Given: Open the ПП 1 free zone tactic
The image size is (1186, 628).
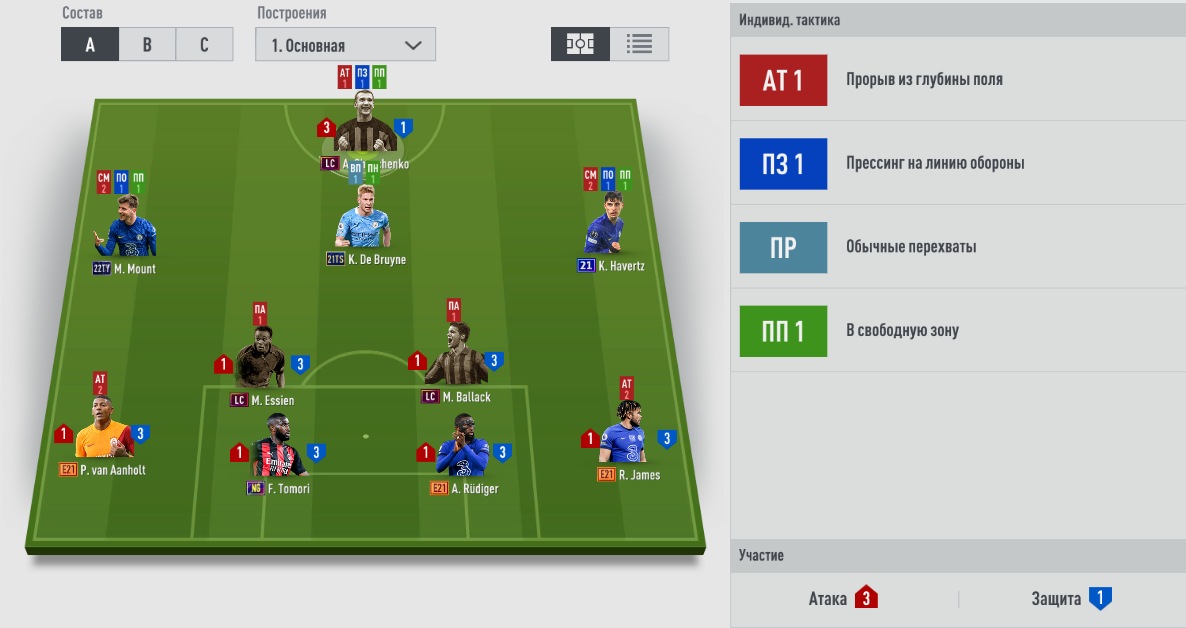Looking at the screenshot, I should (783, 331).
